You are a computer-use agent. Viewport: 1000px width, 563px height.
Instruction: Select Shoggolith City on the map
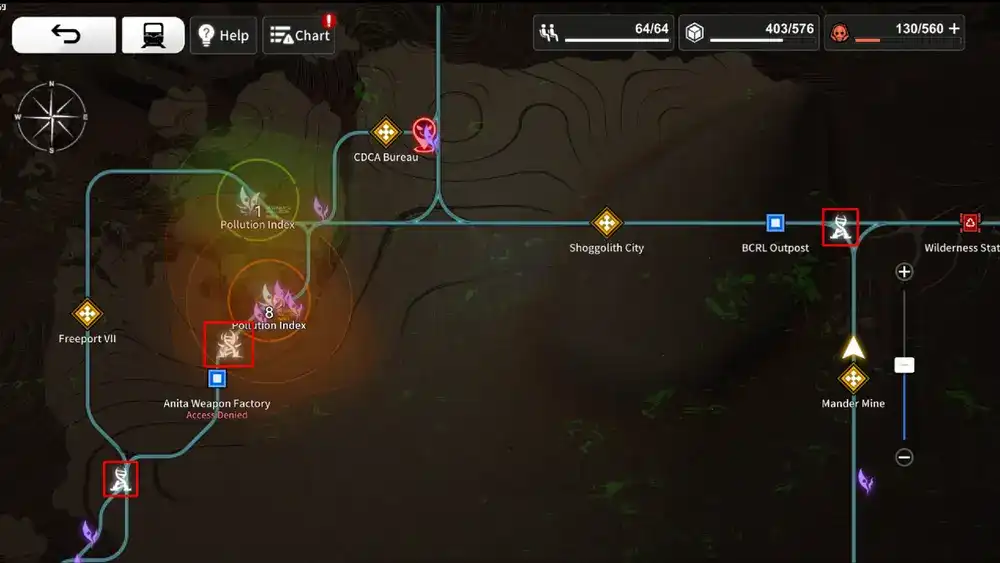coord(607,222)
